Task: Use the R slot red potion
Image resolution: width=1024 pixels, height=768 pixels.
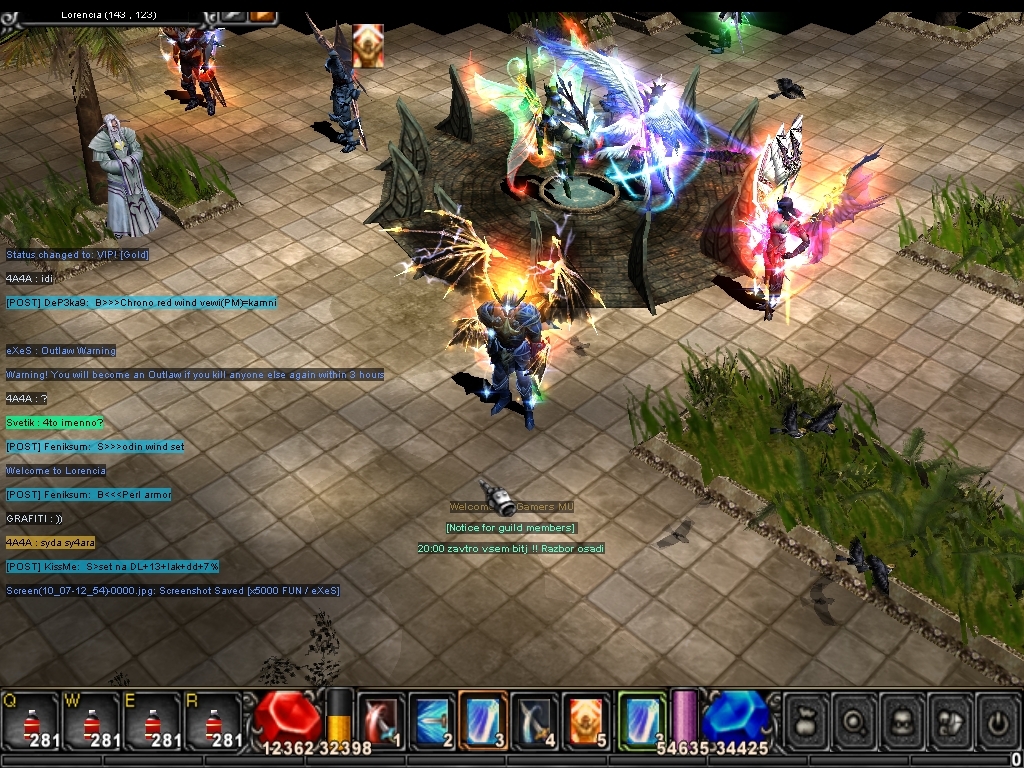Action: tap(212, 719)
